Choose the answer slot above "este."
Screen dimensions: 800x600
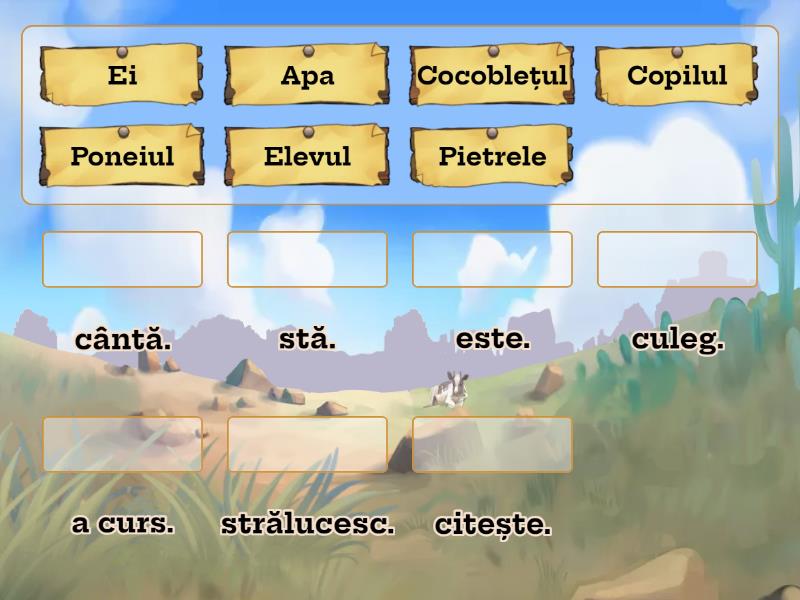492,259
